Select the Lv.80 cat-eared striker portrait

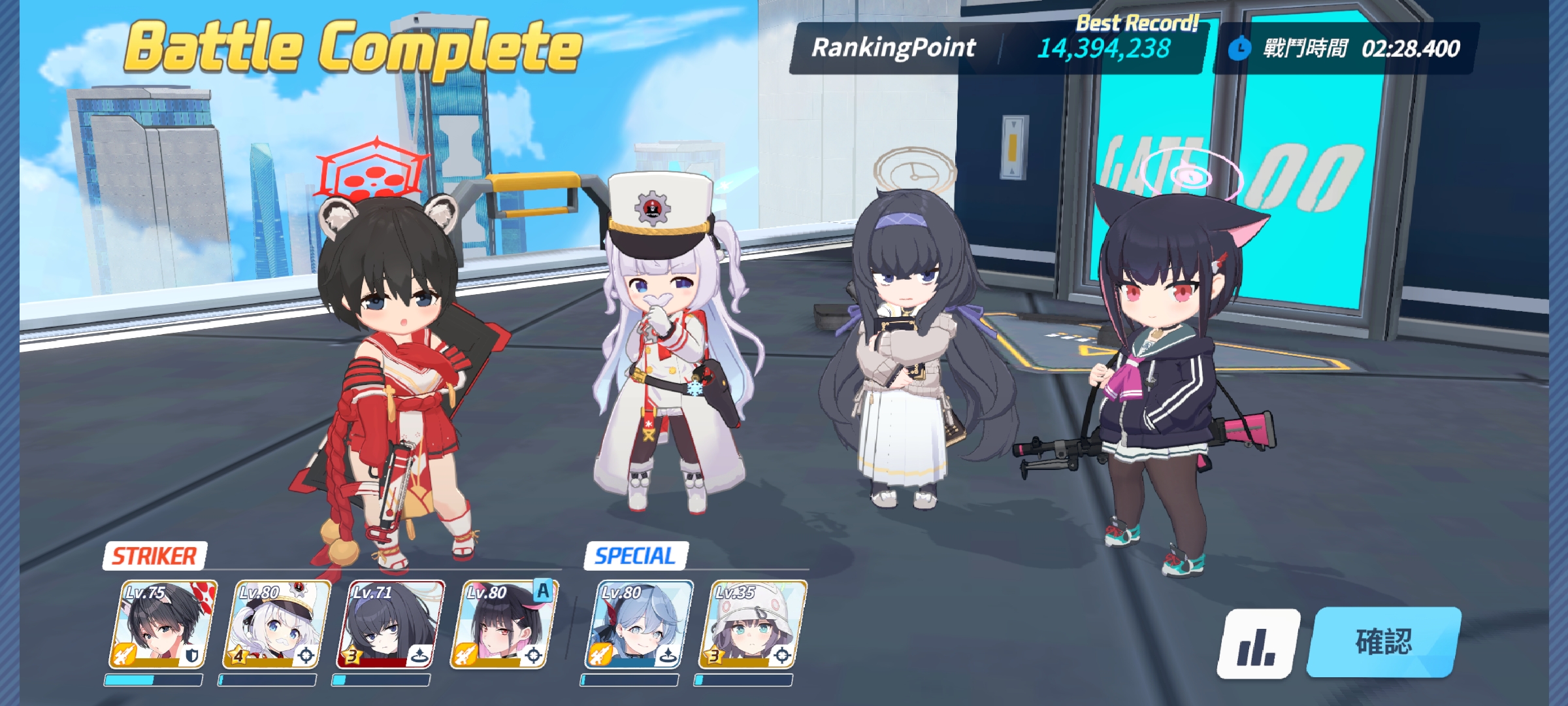[x=504, y=625]
